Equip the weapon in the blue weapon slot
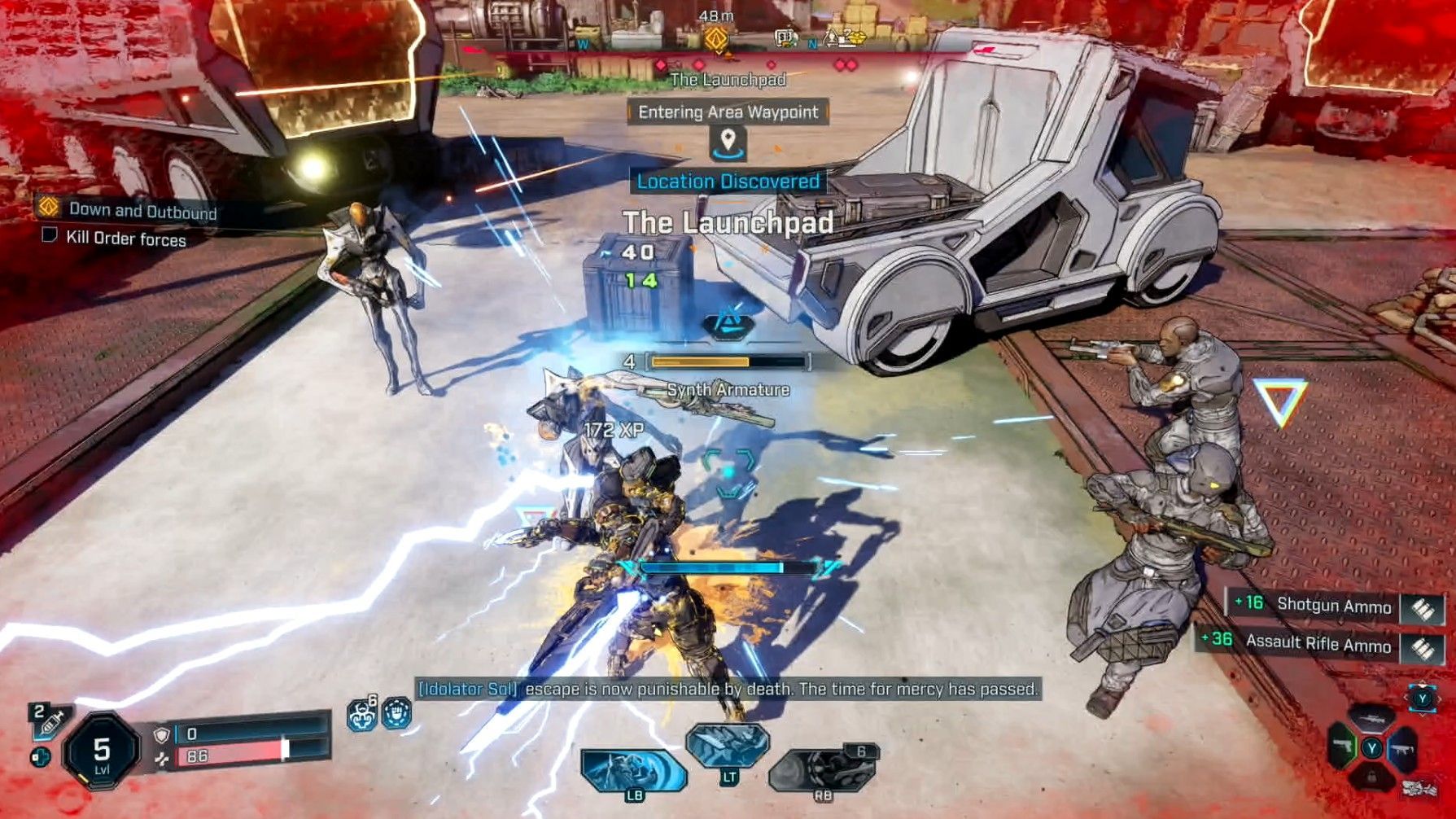This screenshot has height=819, width=1456. (x=1403, y=749)
